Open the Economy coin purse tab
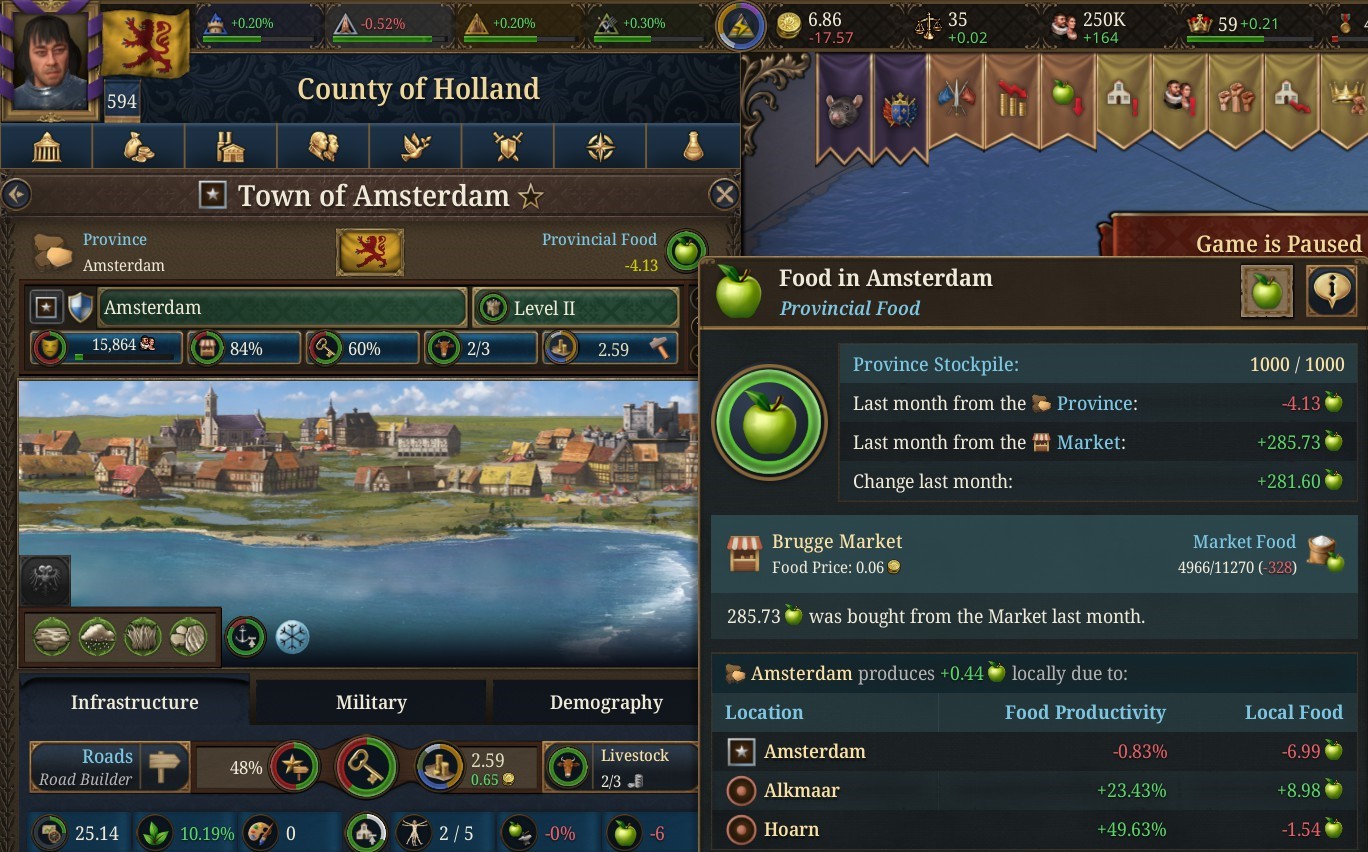The height and width of the screenshot is (852, 1368). (x=138, y=145)
